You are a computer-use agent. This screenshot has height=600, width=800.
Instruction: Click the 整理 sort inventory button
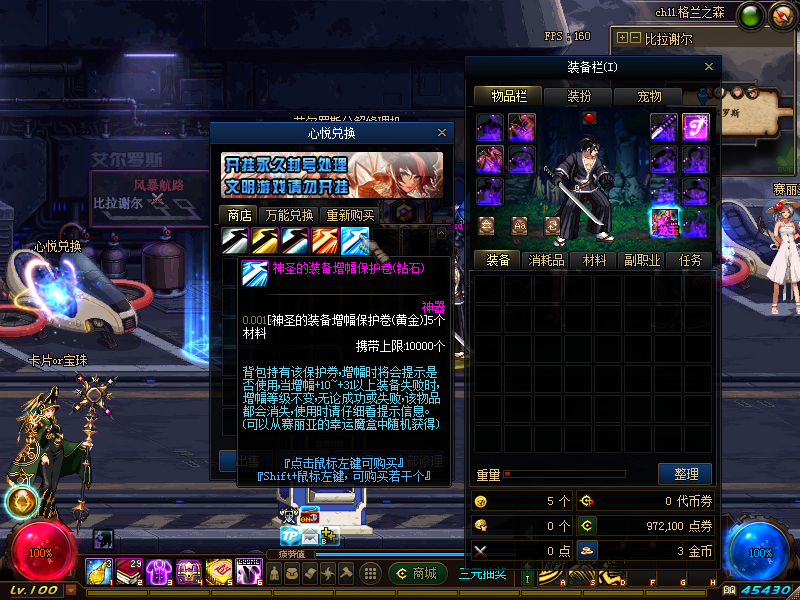tap(685, 474)
